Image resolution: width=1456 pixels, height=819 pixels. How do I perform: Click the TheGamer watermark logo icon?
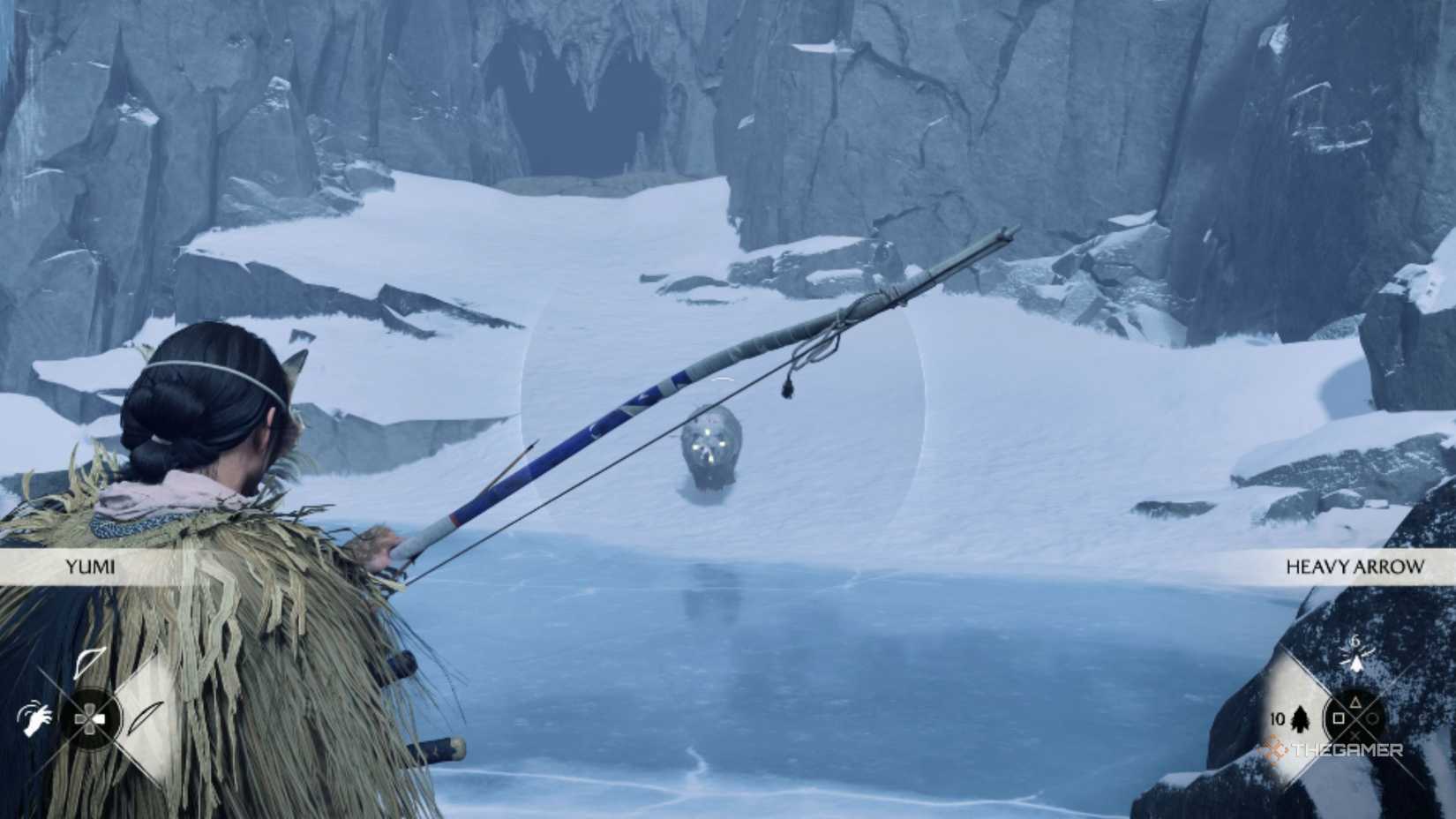(x=1275, y=748)
